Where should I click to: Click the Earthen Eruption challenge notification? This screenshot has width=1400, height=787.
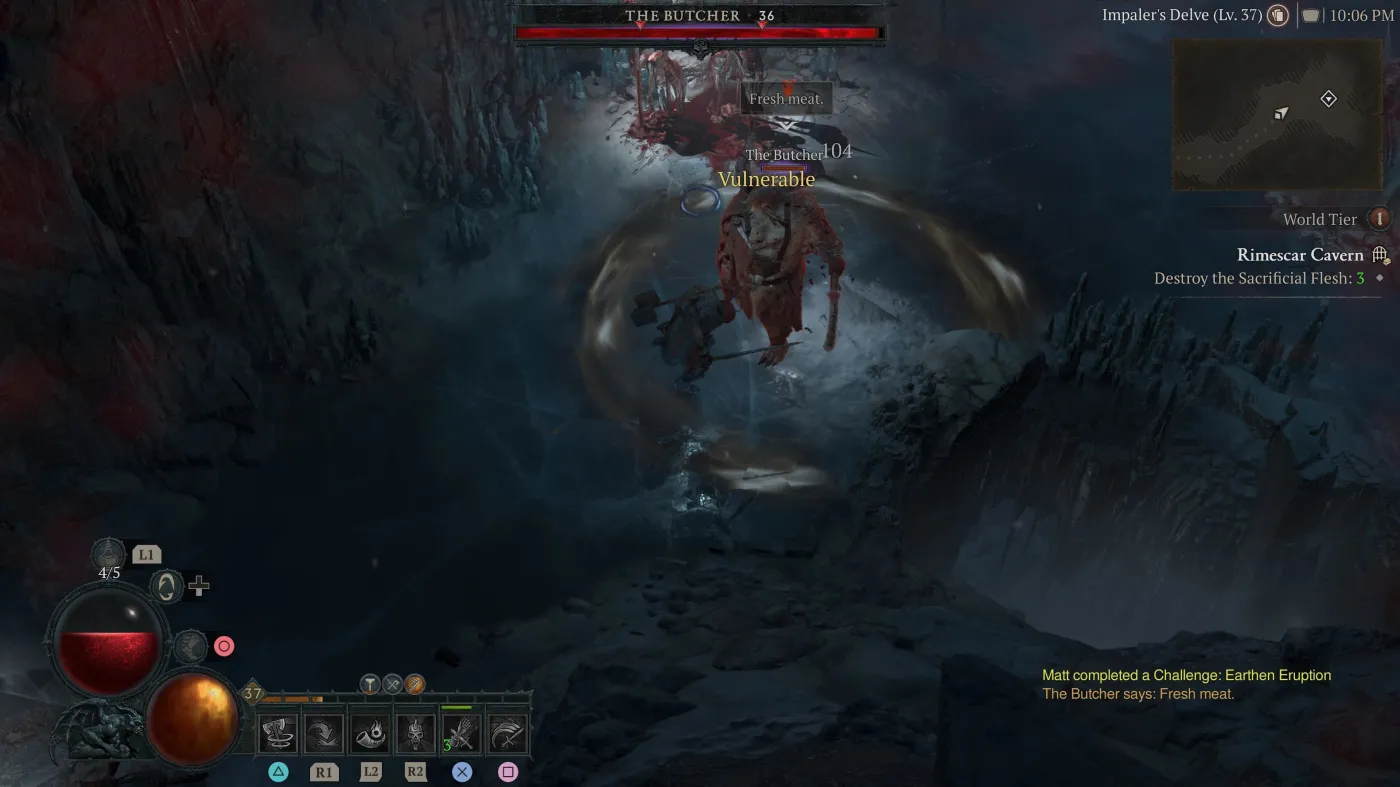click(x=1186, y=675)
